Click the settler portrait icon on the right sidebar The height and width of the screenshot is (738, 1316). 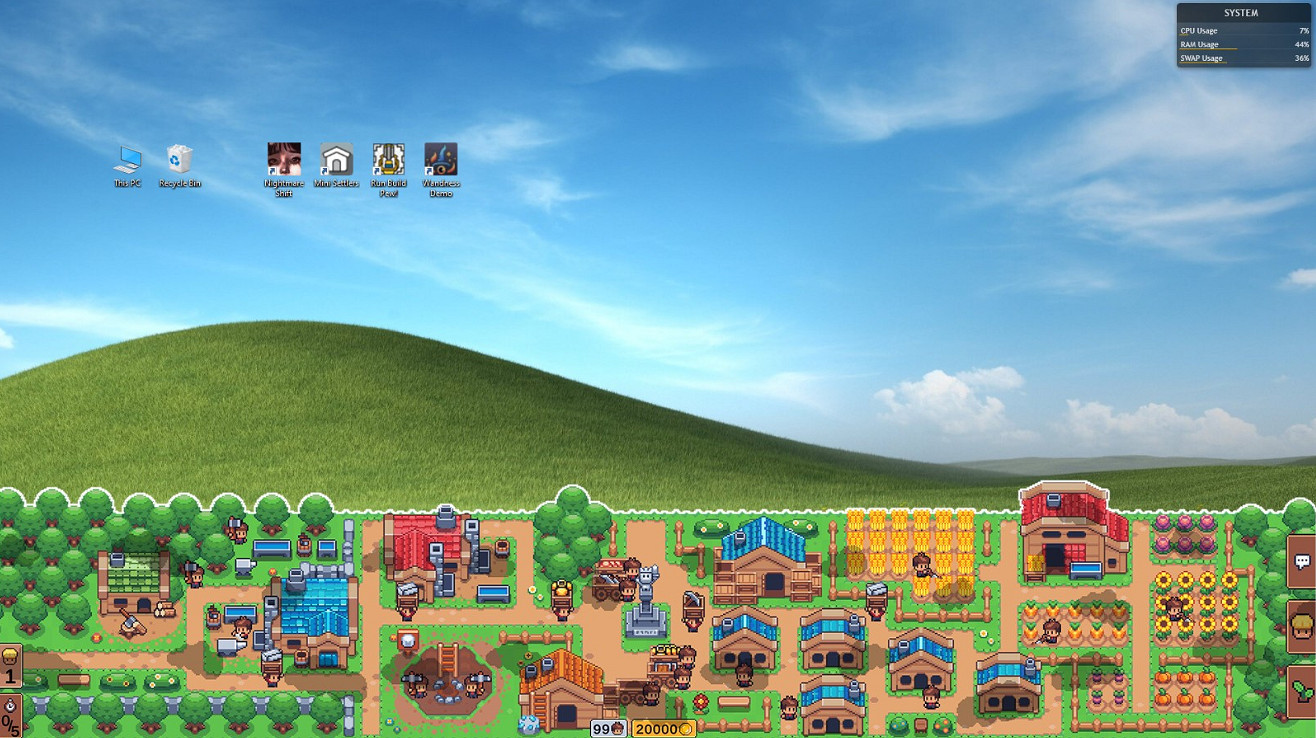pyautogui.click(x=1300, y=623)
